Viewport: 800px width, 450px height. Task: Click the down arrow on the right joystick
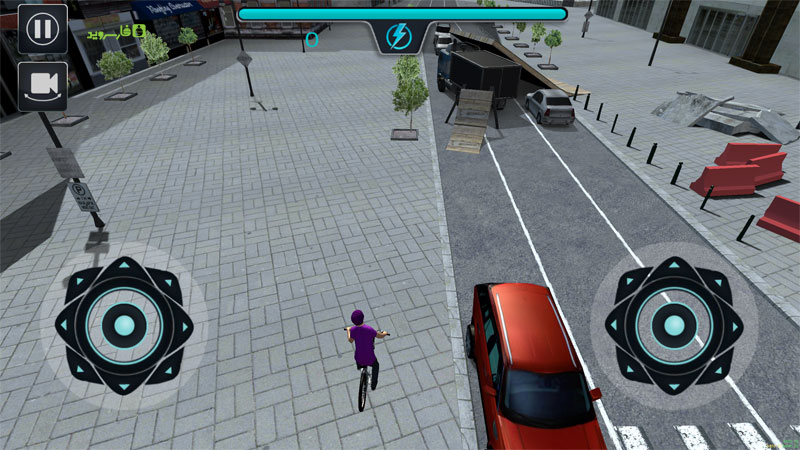click(674, 386)
